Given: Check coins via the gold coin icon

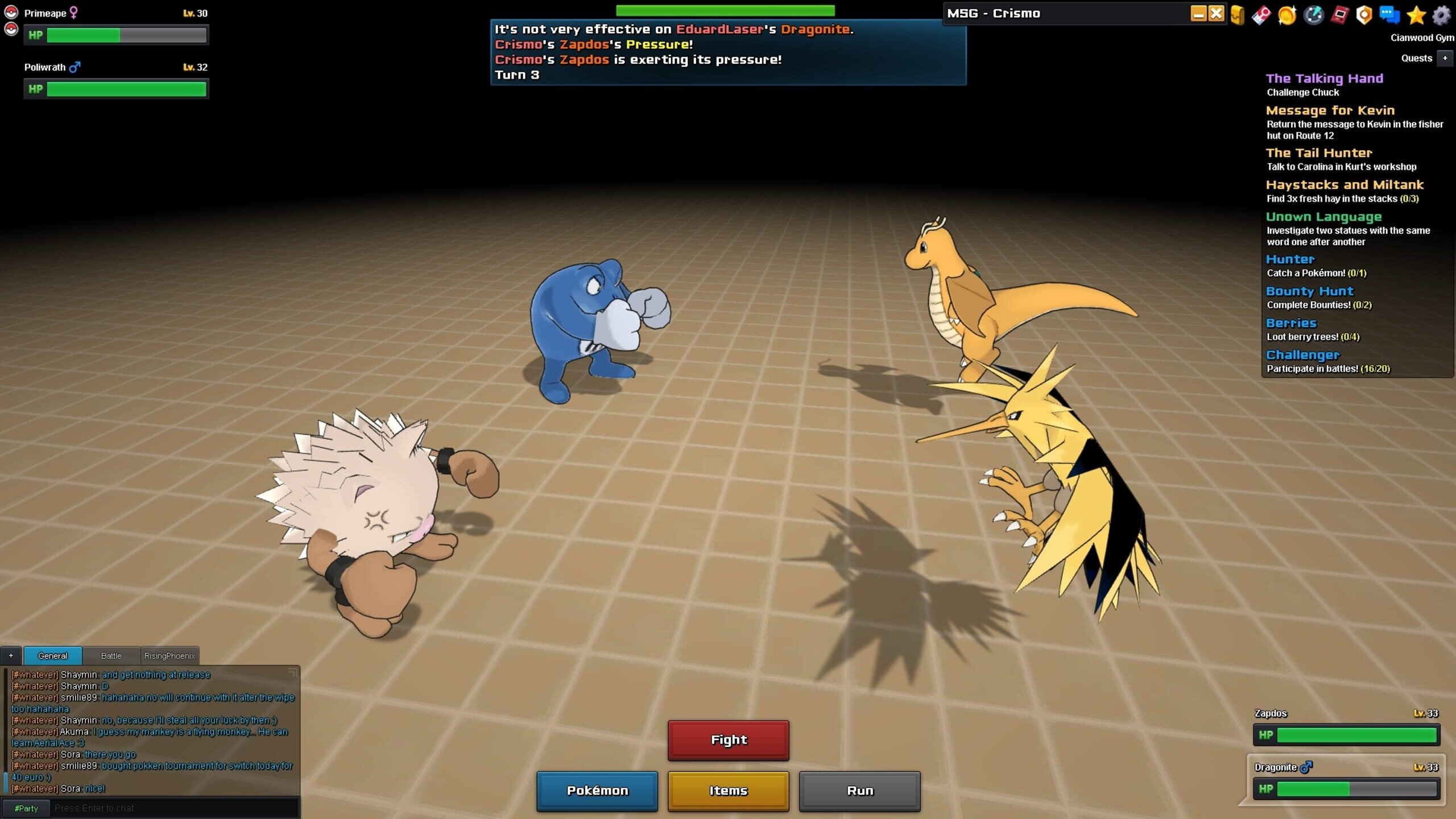Looking at the screenshot, I should (x=1287, y=15).
